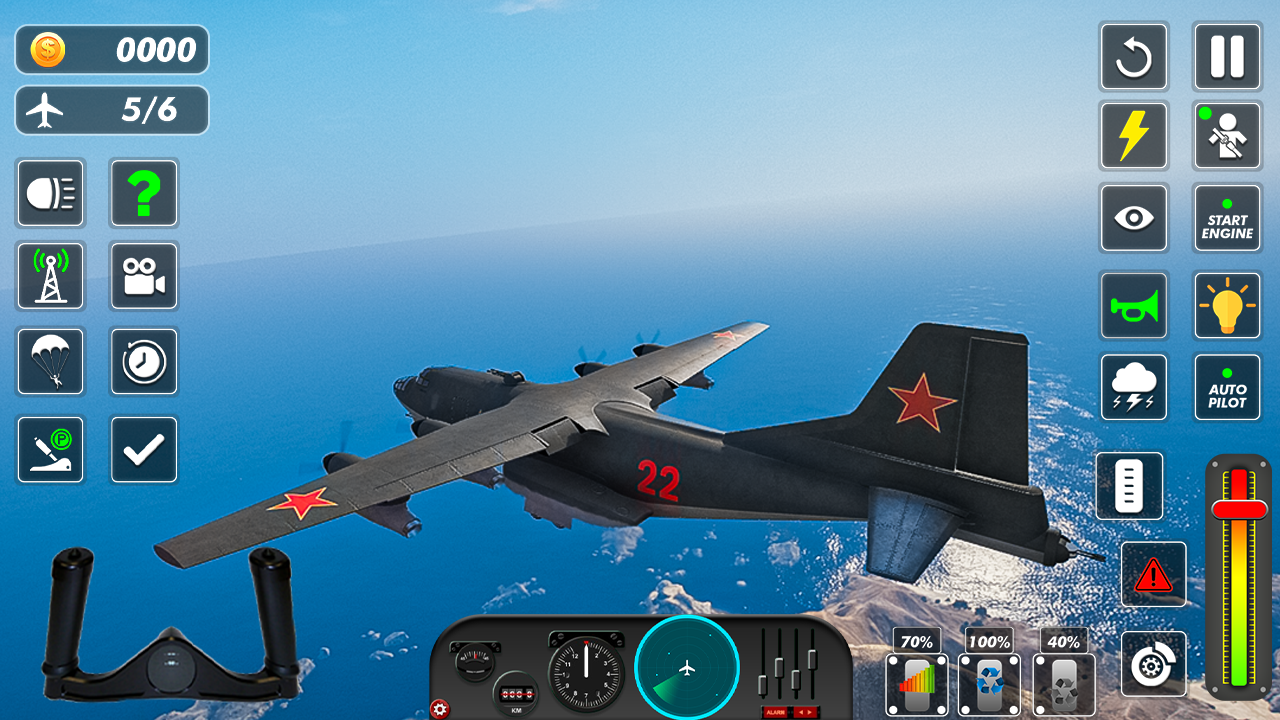This screenshot has width=1280, height=720.
Task: Expand the coin balance display
Action: pyautogui.click(x=111, y=49)
